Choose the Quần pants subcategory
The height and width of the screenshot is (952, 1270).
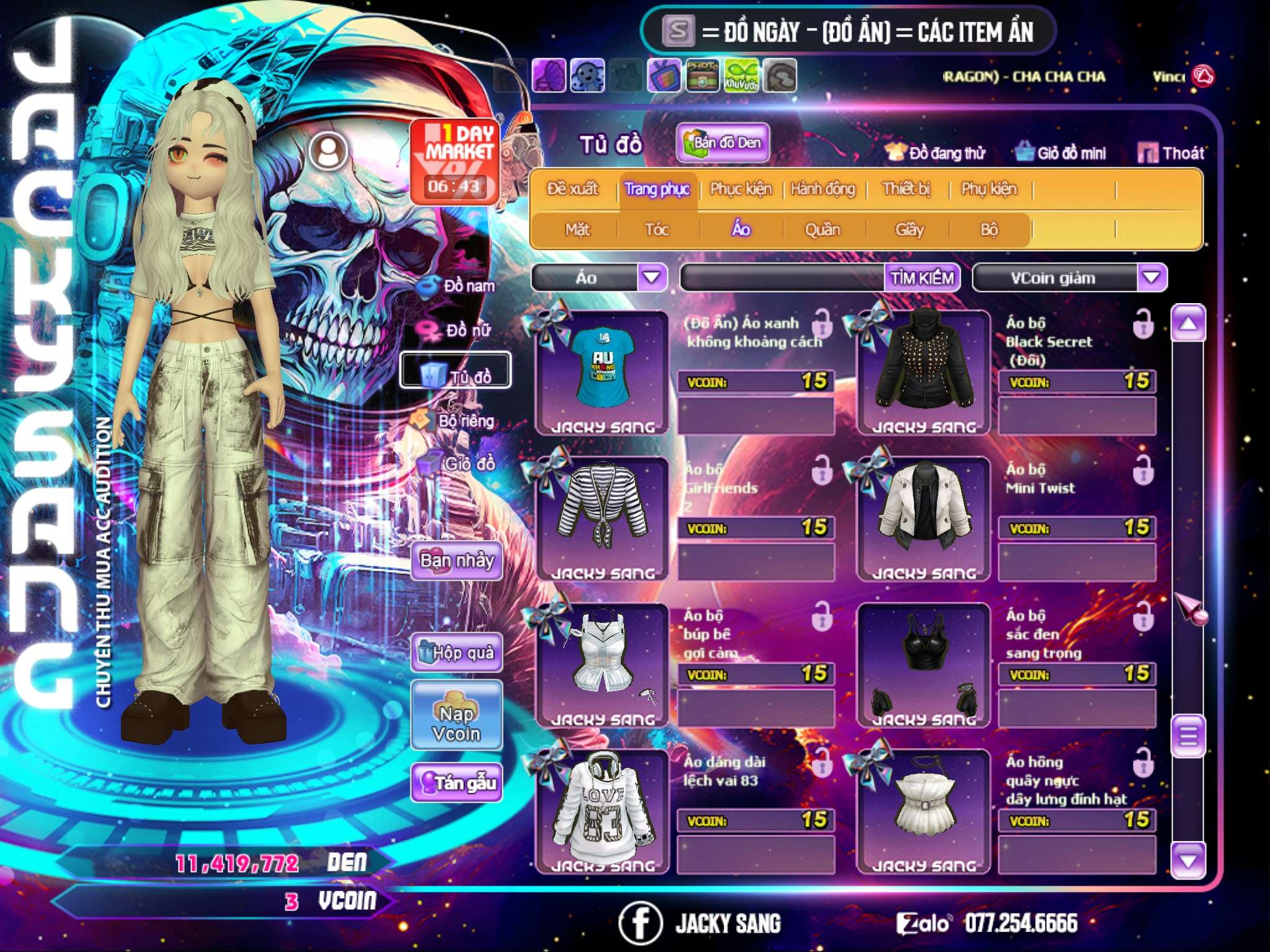(x=822, y=230)
